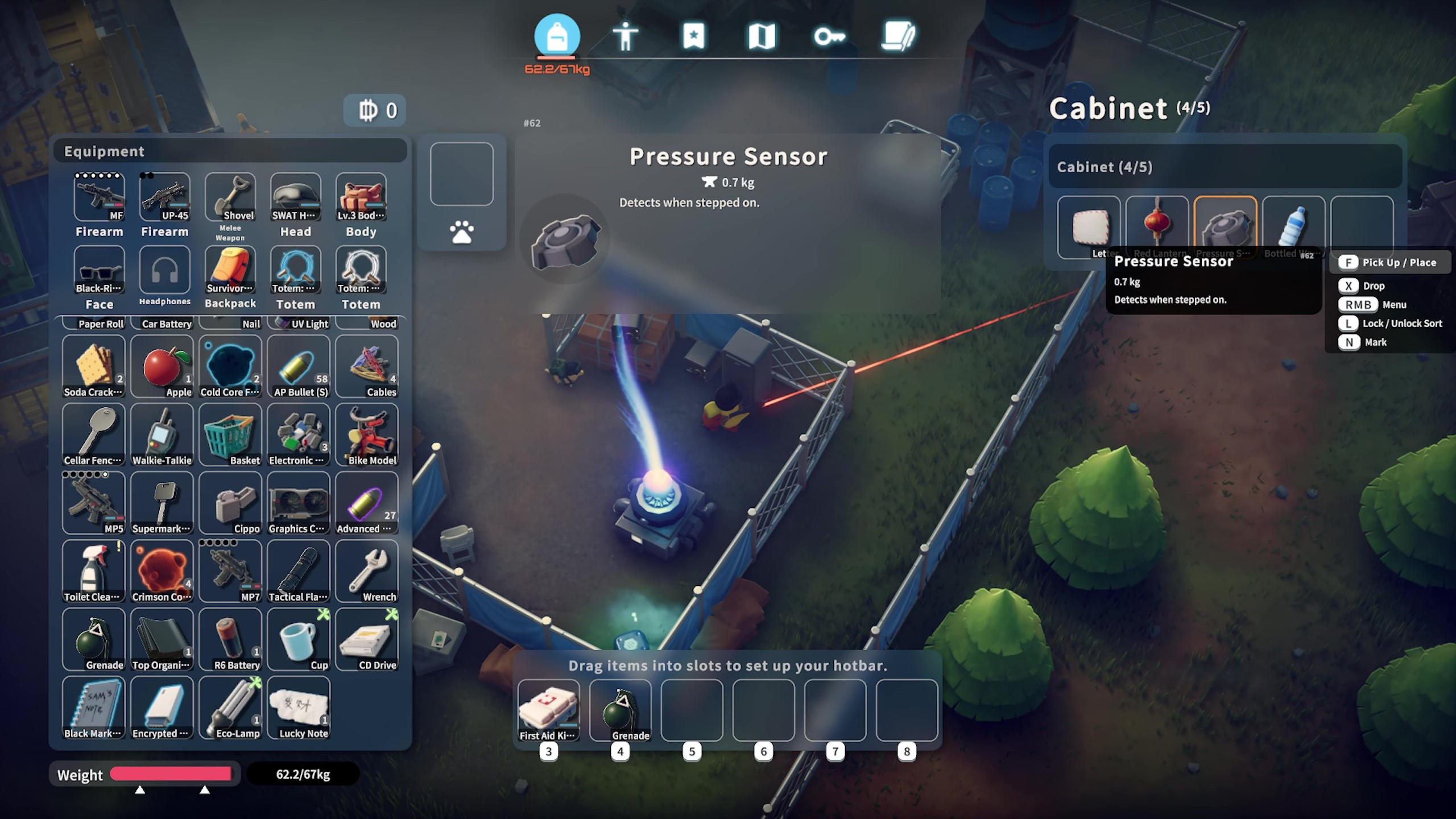
Task: Select the Apple in the inventory
Action: [162, 366]
